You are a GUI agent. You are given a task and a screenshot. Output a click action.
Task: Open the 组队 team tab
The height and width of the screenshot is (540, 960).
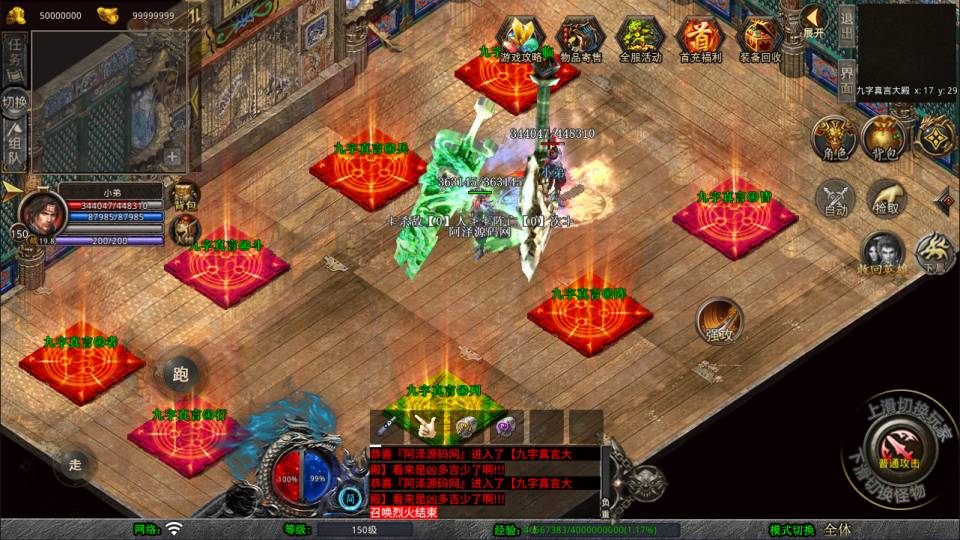coord(14,145)
